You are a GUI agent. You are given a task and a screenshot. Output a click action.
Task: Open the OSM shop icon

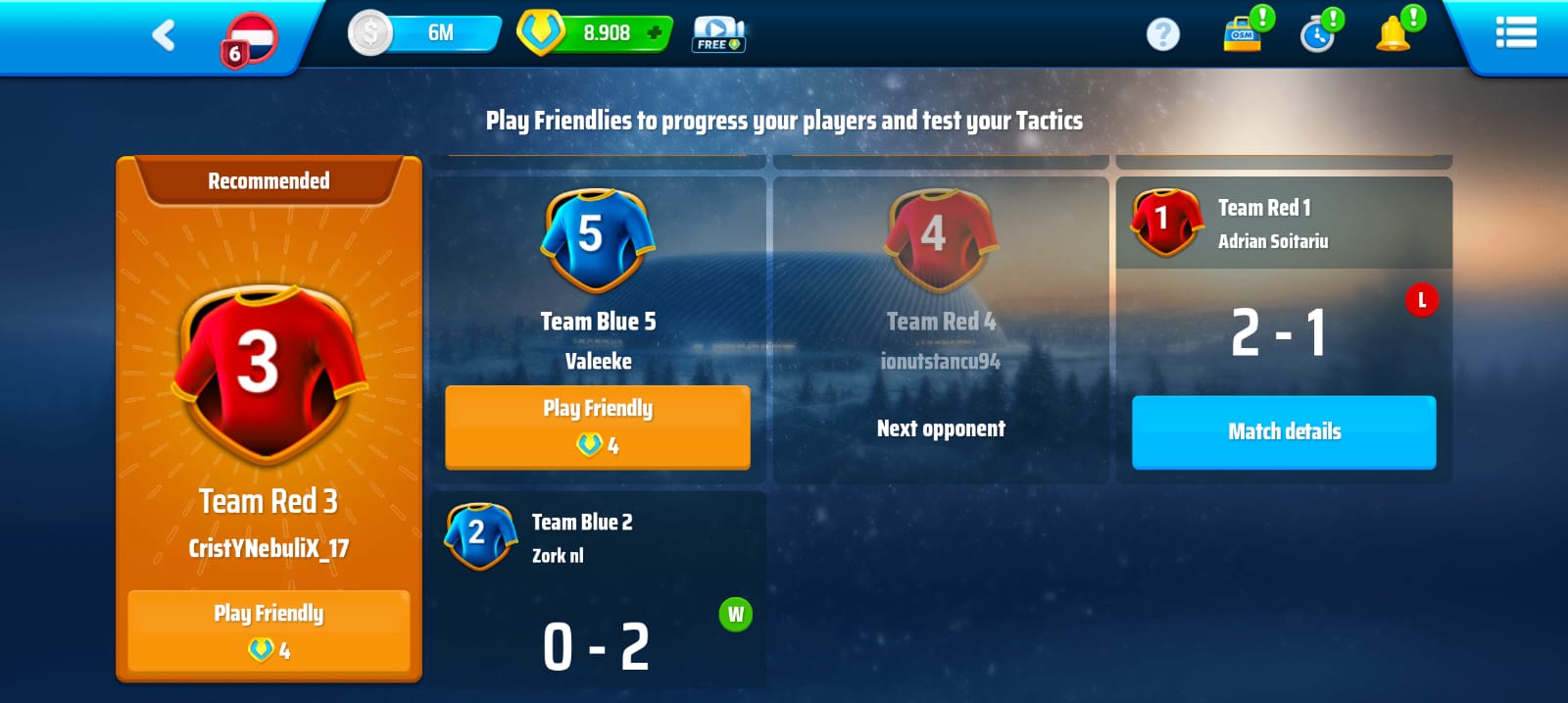pos(1243,34)
